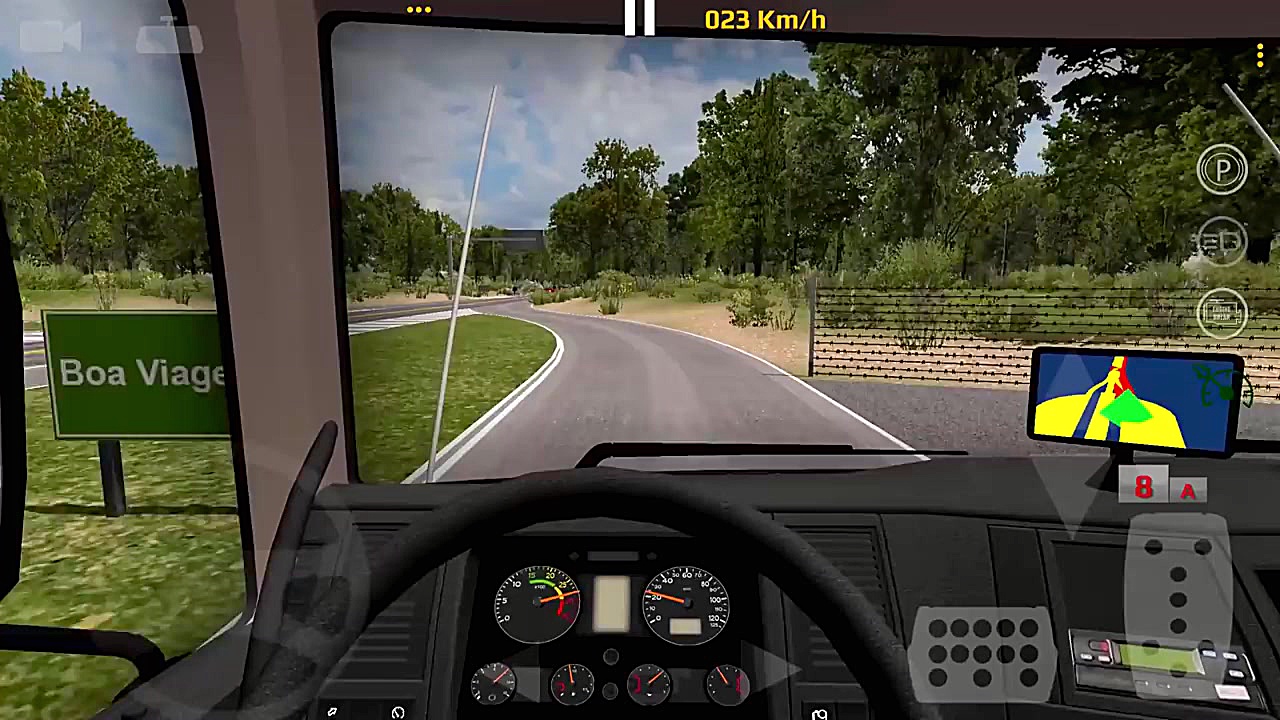Tap the rearview mirror icon at top left
The height and width of the screenshot is (720, 1280).
click(x=168, y=37)
